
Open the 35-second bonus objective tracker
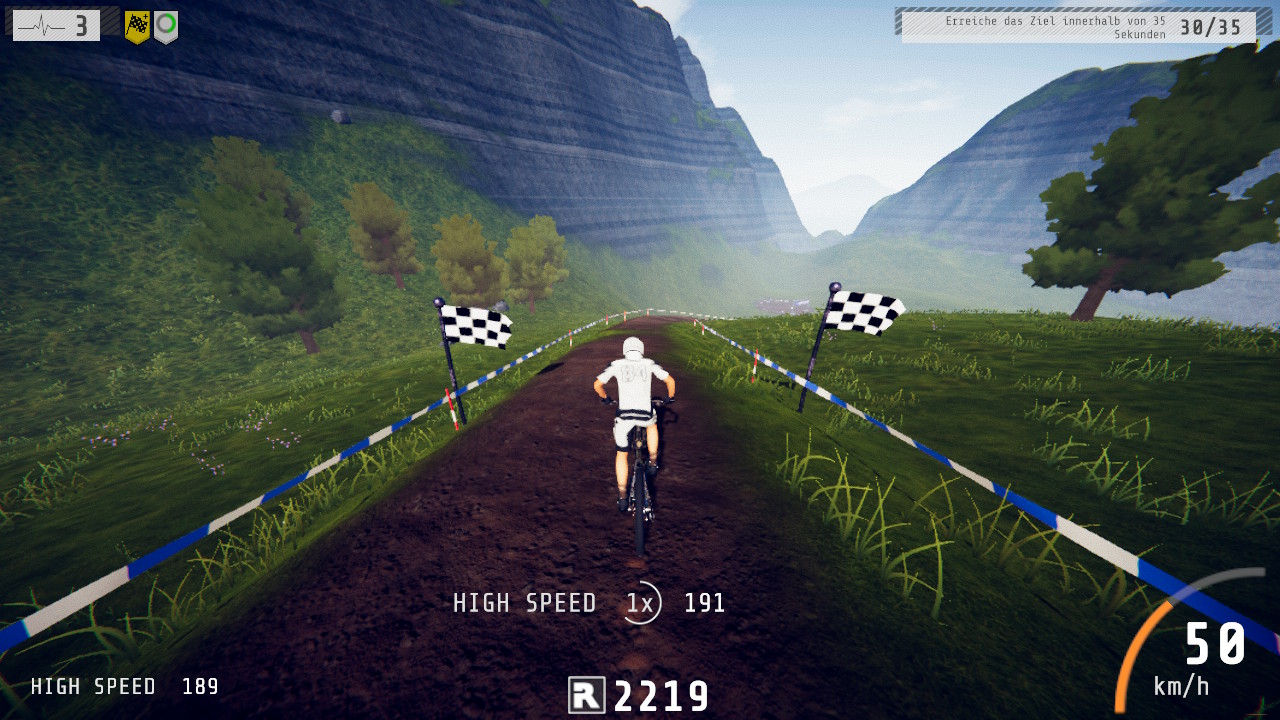[1078, 27]
